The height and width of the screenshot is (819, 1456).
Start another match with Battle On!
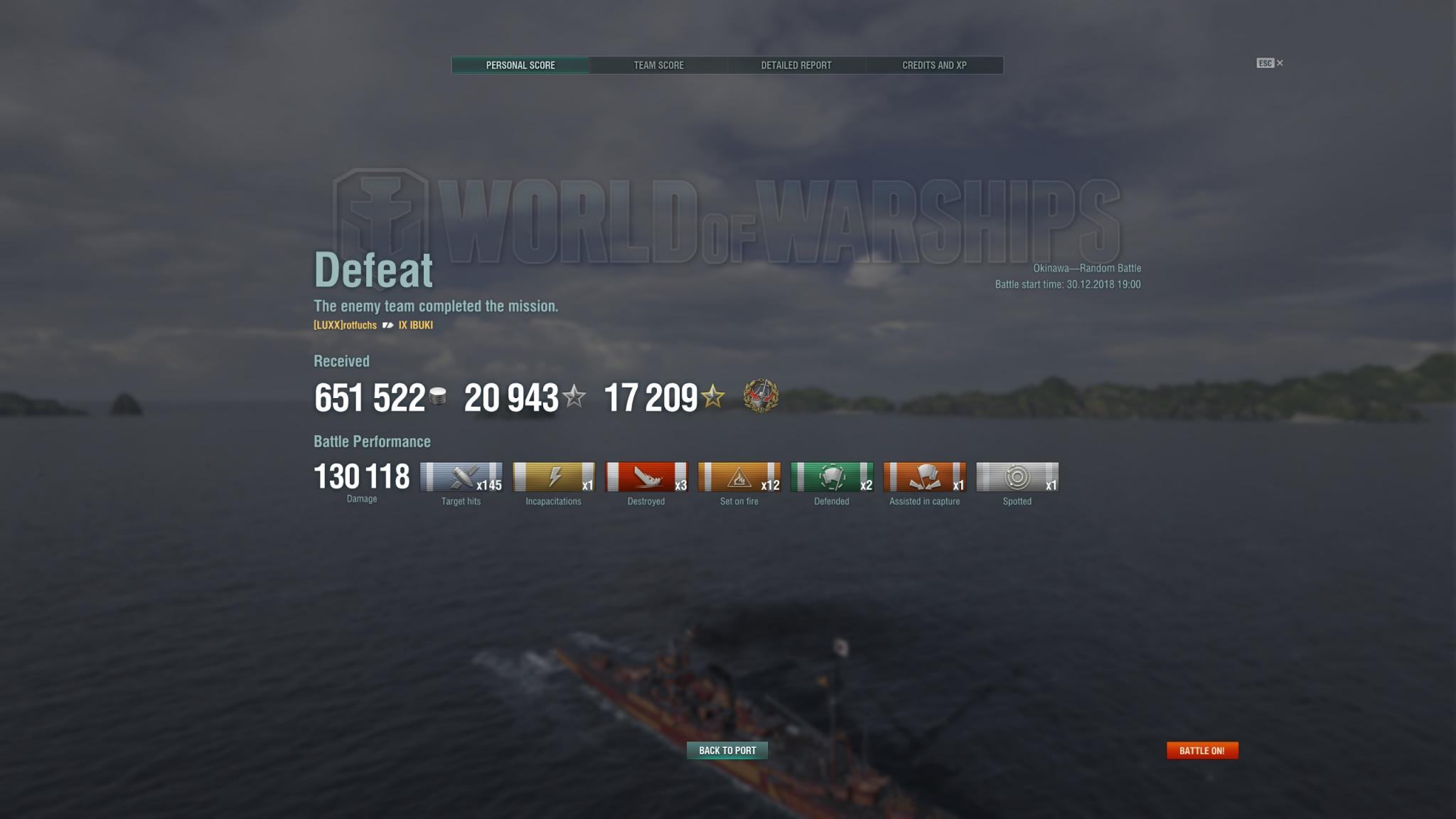tap(1202, 751)
